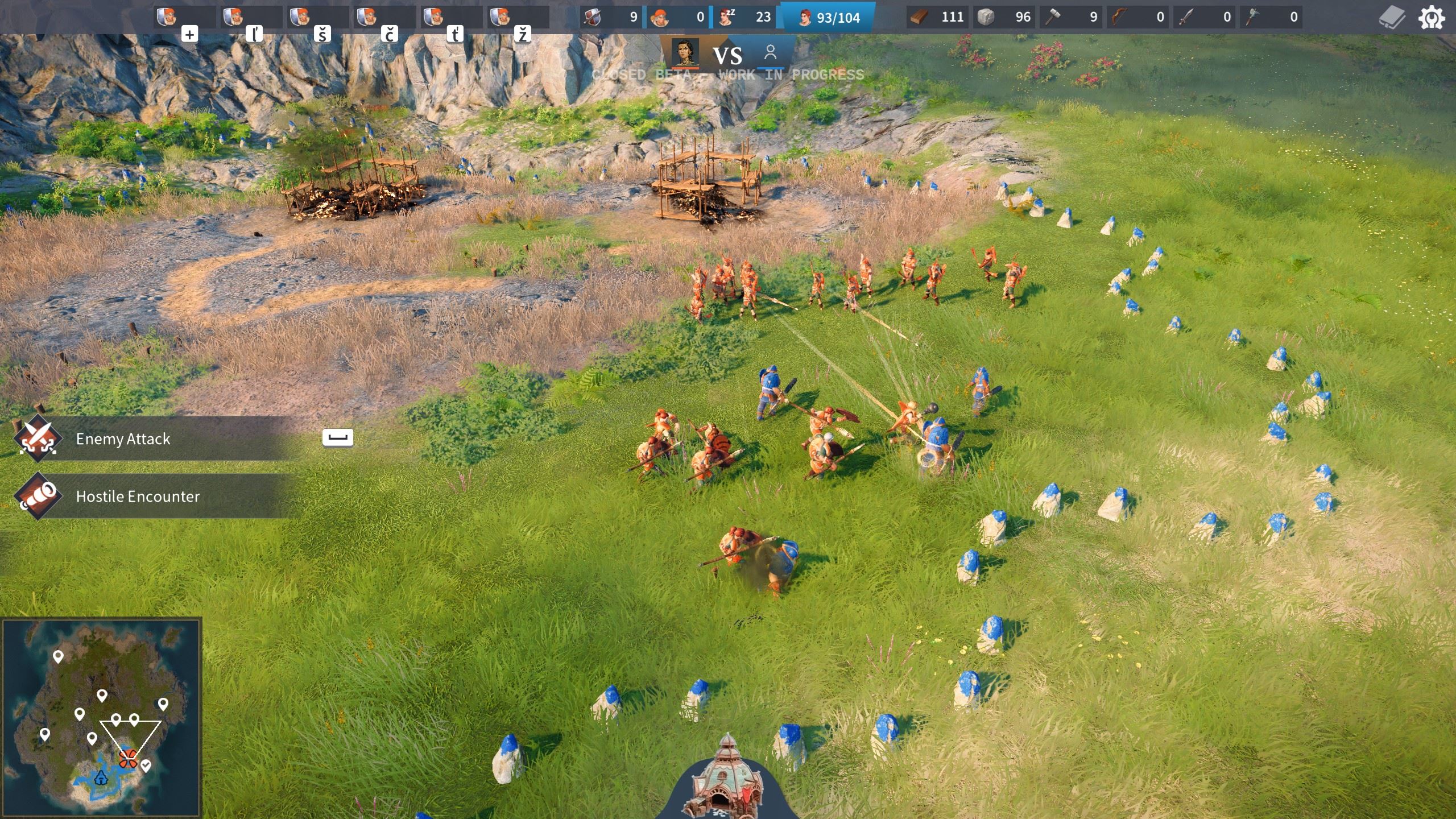Click the population 93/104 panel
The height and width of the screenshot is (819, 1456).
pyautogui.click(x=828, y=18)
